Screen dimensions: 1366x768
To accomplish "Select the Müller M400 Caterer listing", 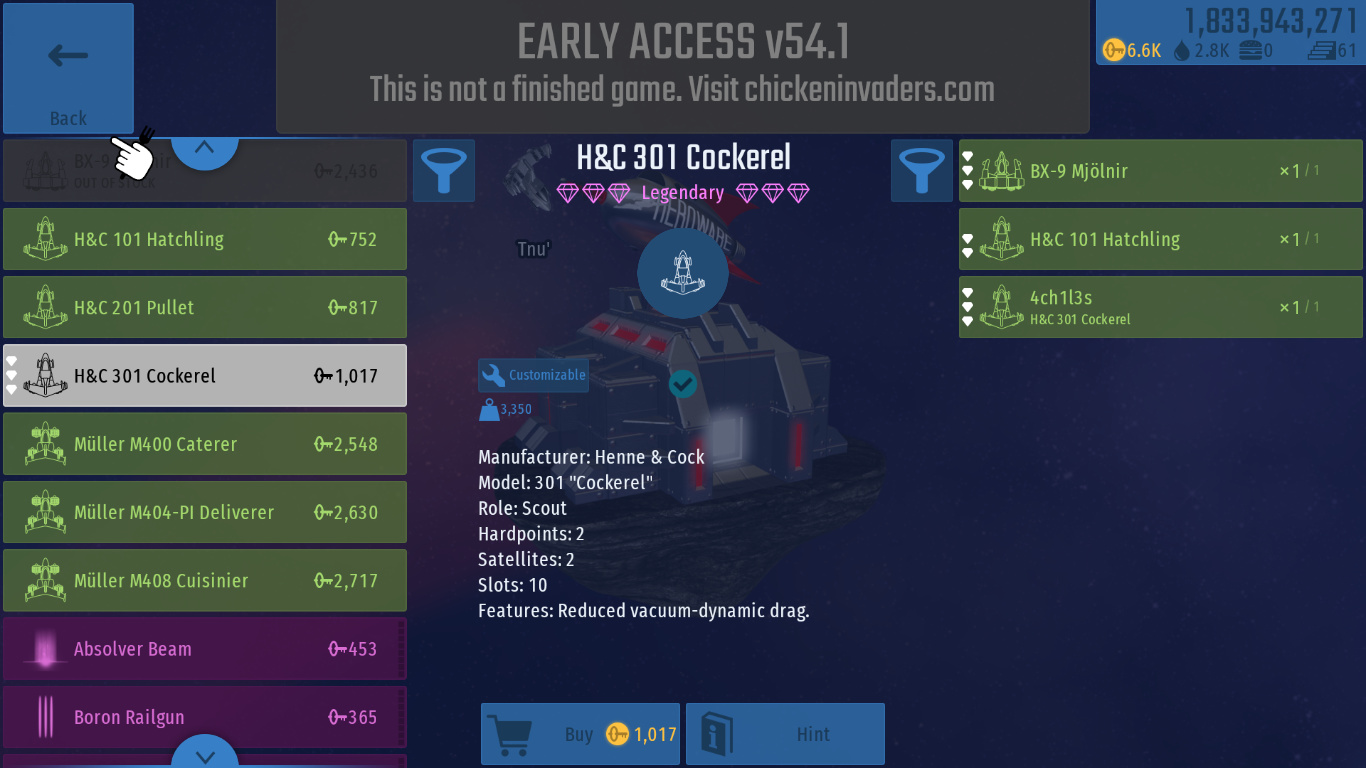I will pos(205,444).
